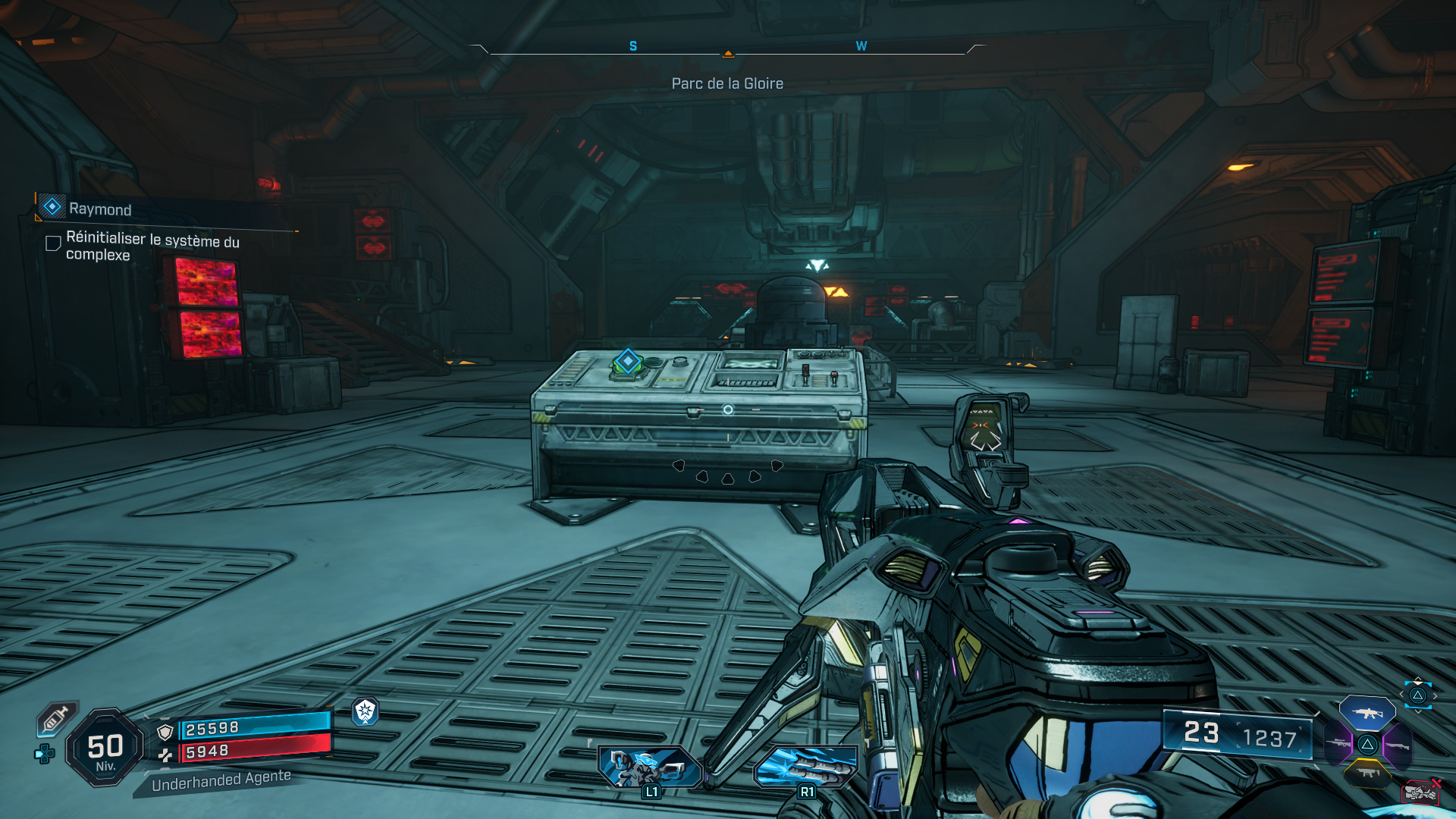Screen dimensions: 1456x819
Task: Switch to the purple shotgun weapon slot
Action: click(1398, 745)
